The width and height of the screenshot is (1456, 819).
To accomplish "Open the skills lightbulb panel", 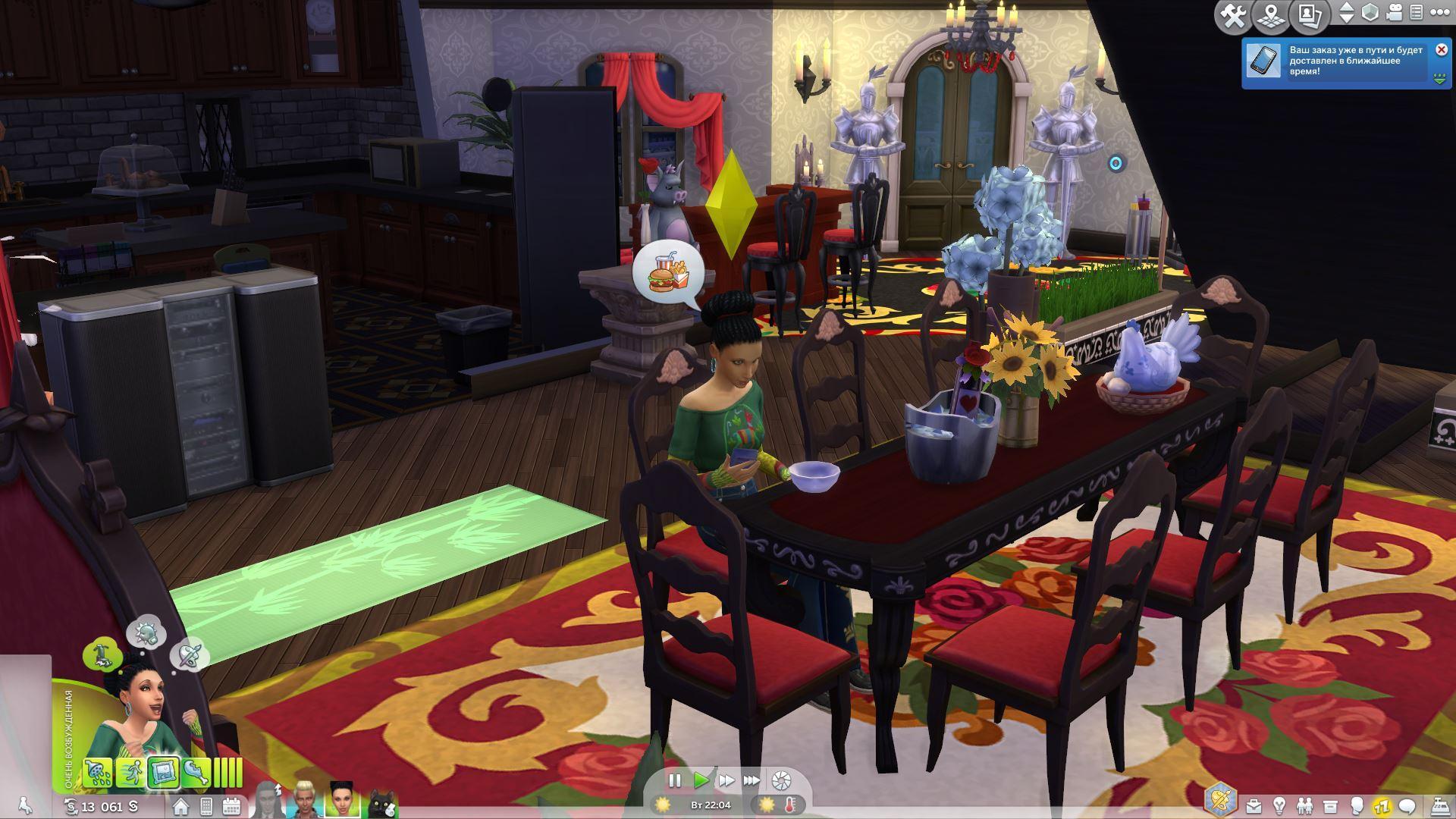I will (x=1279, y=805).
